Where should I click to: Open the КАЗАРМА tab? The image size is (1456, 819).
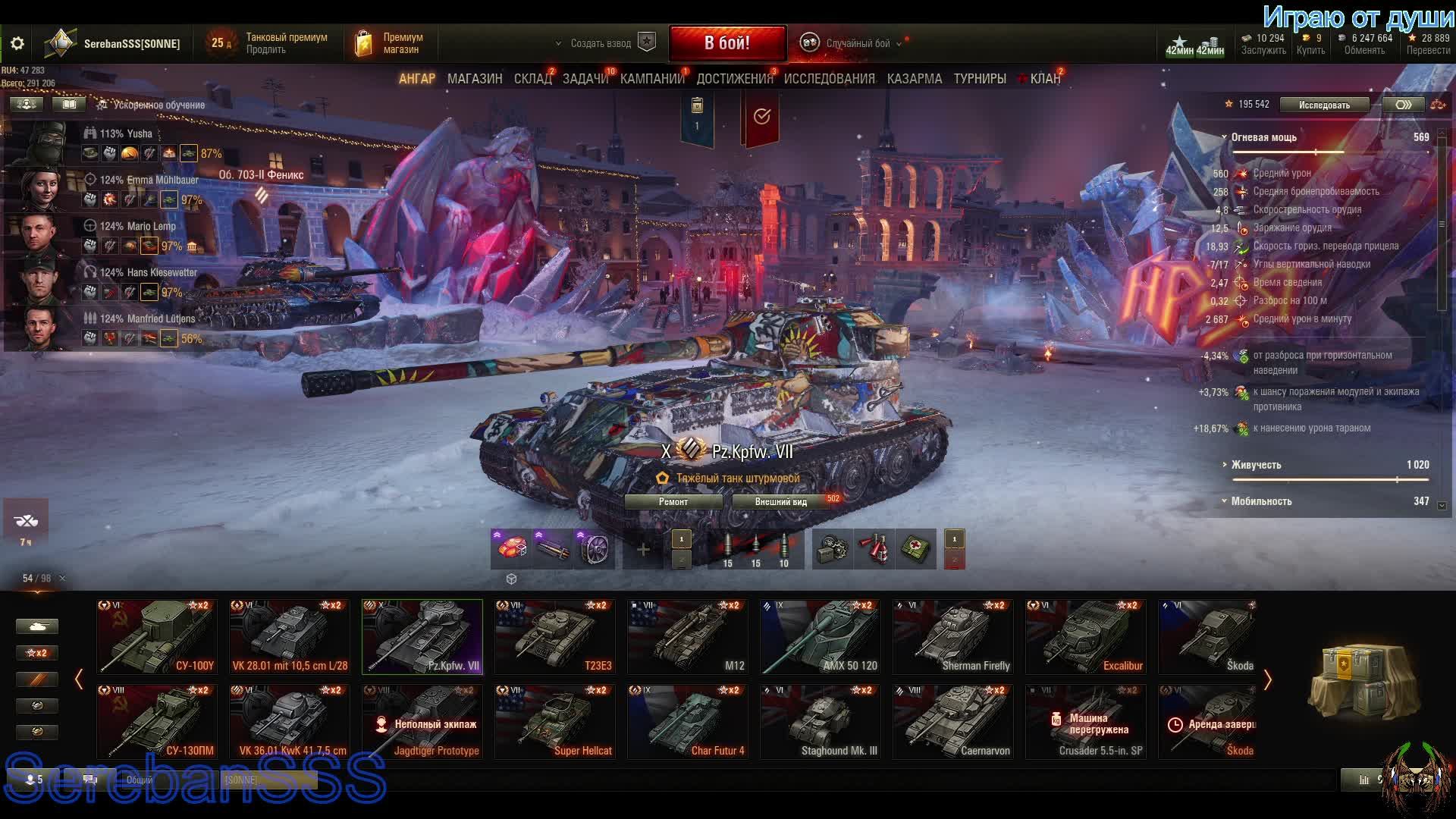(x=914, y=79)
